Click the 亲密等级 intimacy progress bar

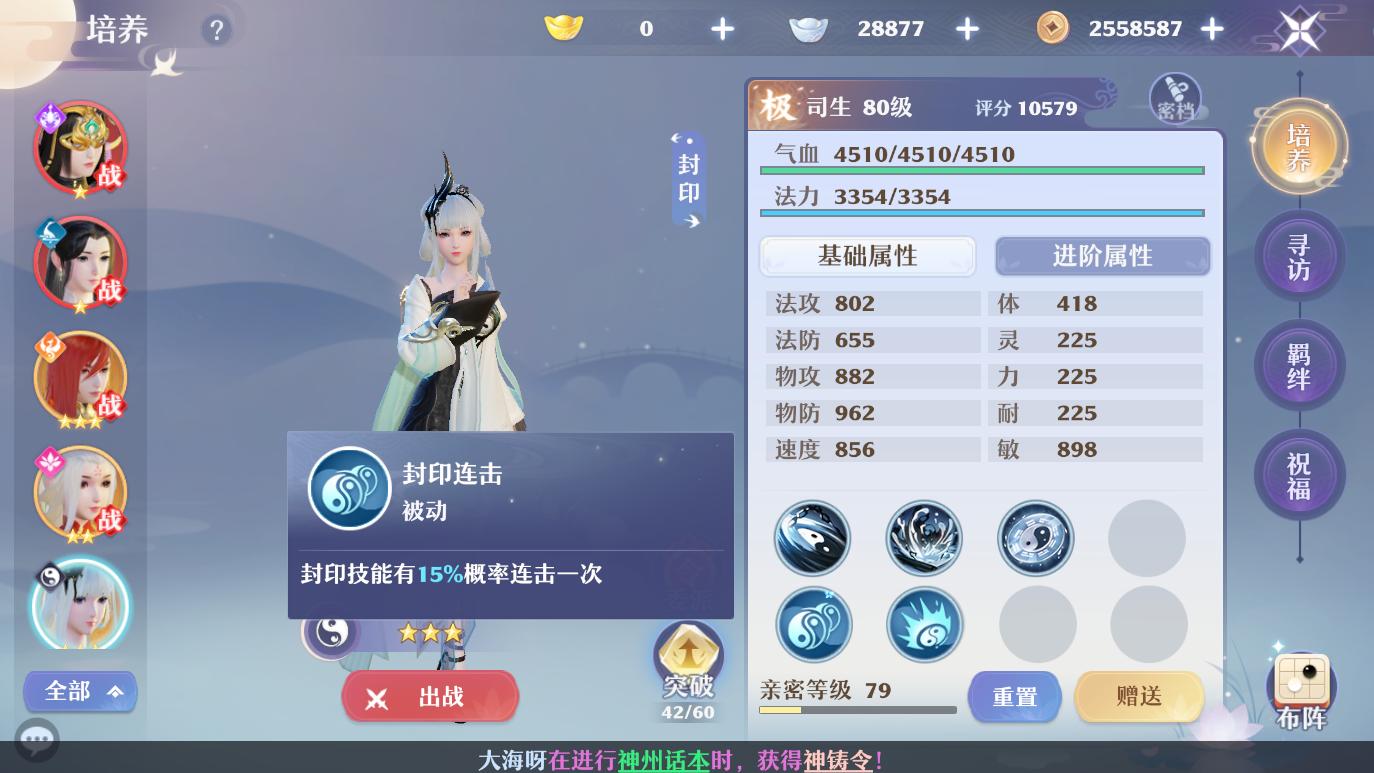click(x=858, y=711)
